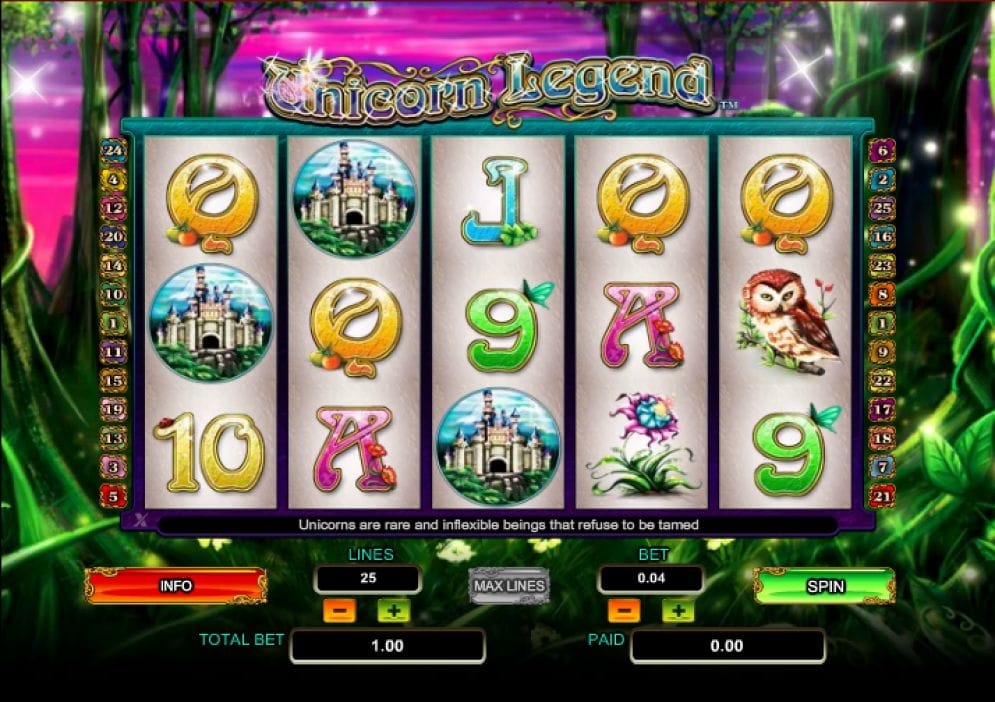Spin the reels with the SPIN button

(825, 586)
